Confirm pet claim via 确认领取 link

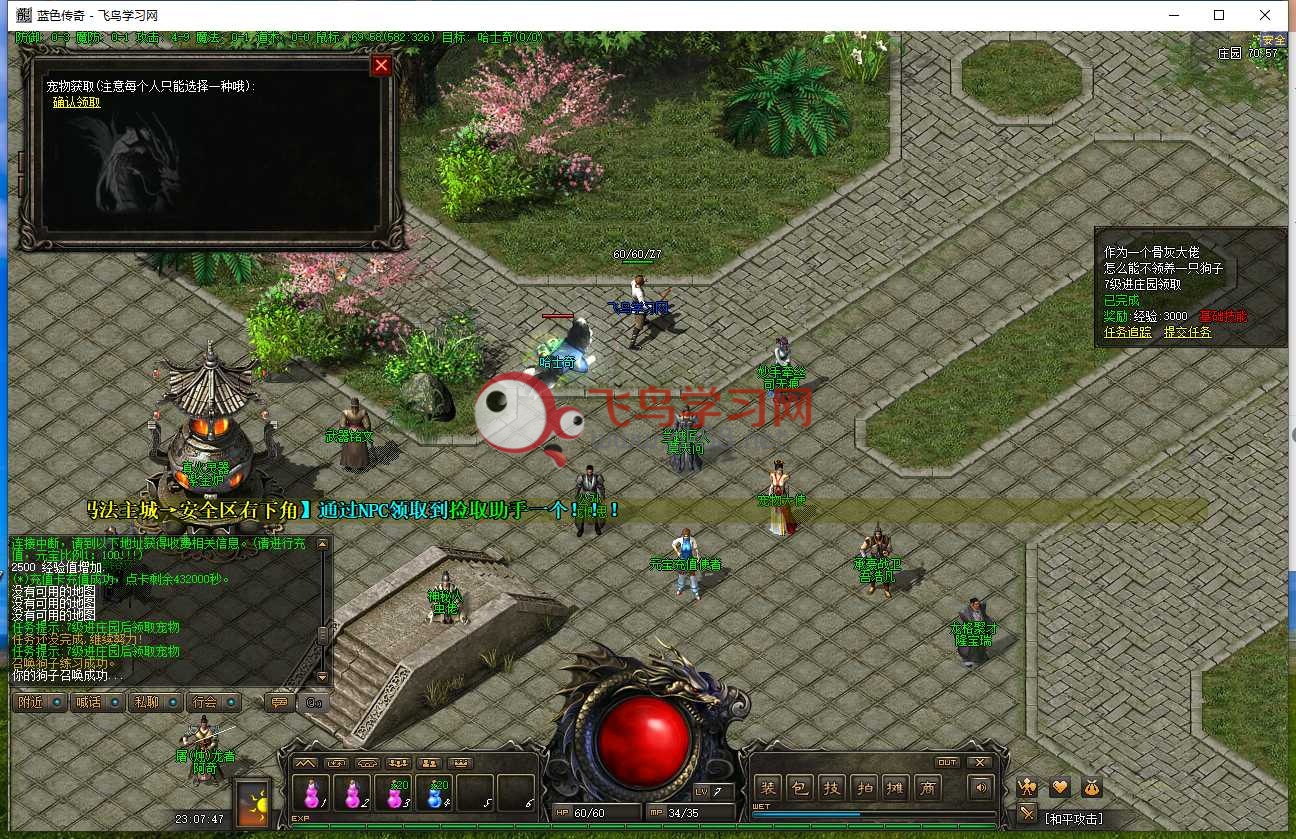click(76, 102)
